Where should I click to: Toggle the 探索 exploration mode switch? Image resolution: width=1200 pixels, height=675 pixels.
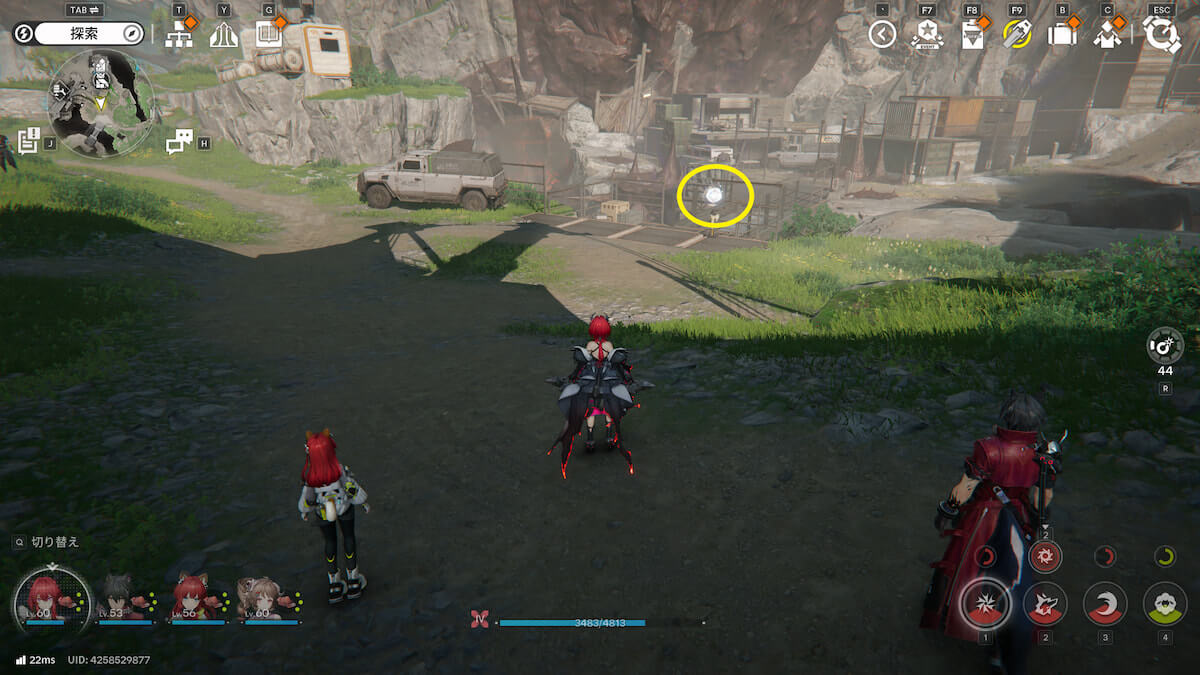(90, 34)
